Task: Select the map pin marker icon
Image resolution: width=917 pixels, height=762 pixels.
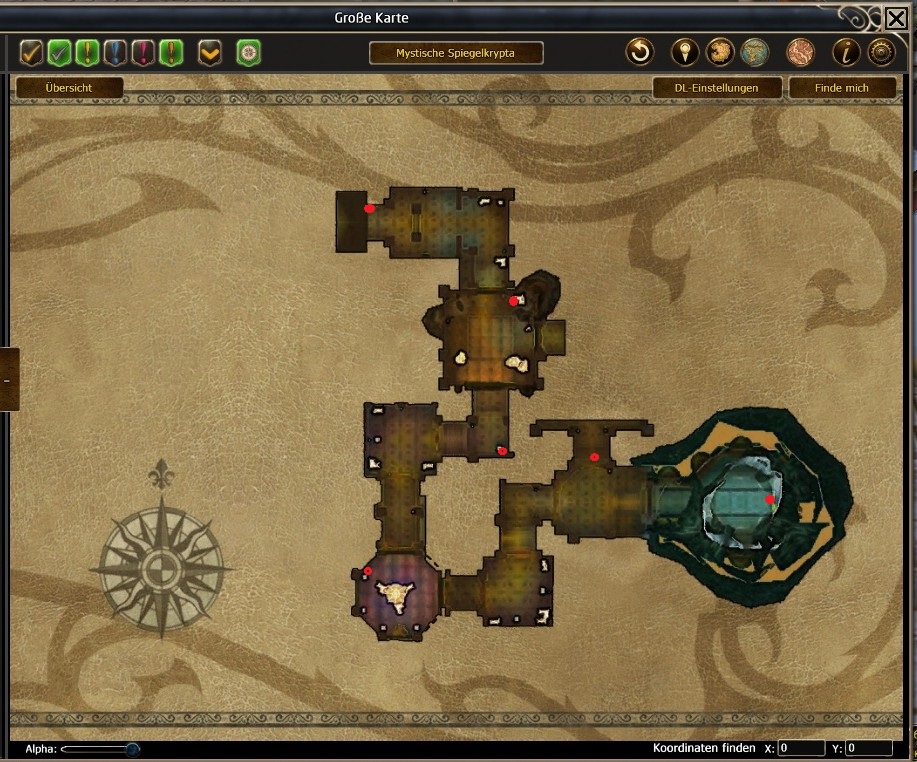Action: tap(685, 52)
